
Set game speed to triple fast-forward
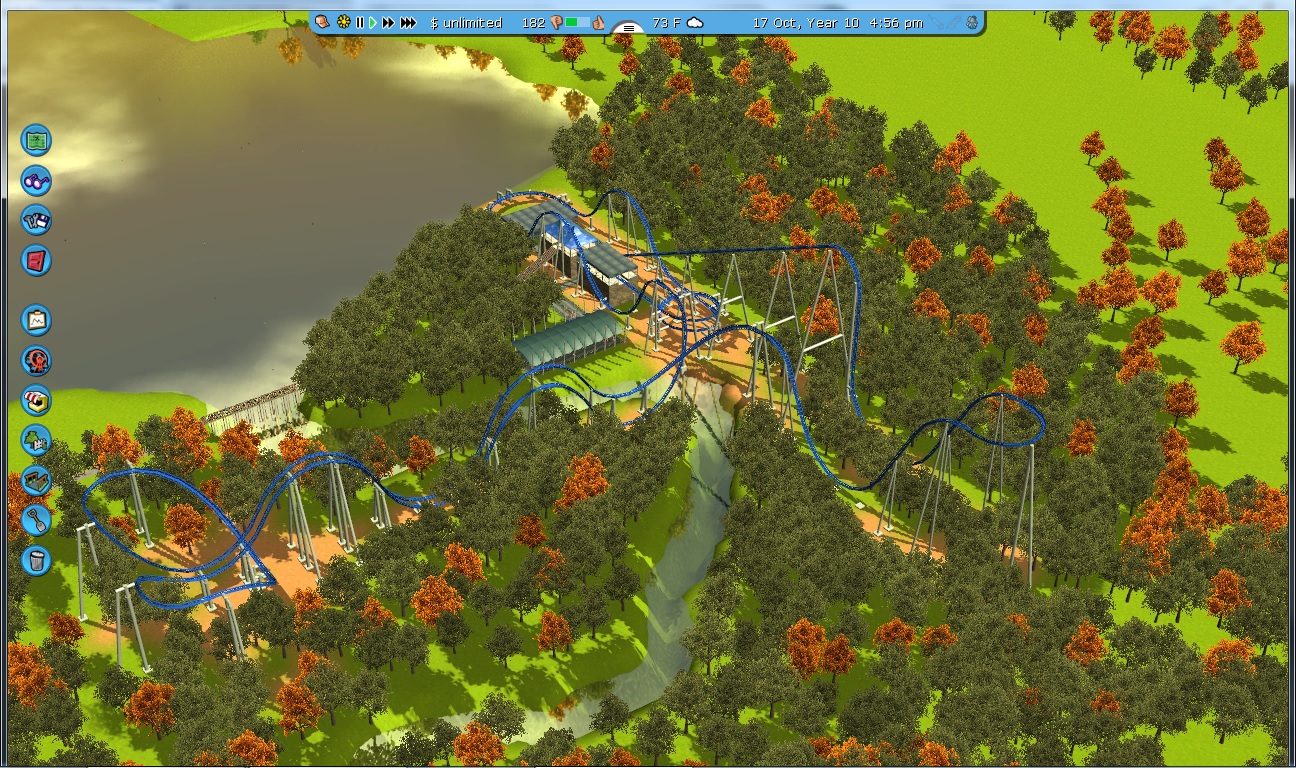(408, 22)
